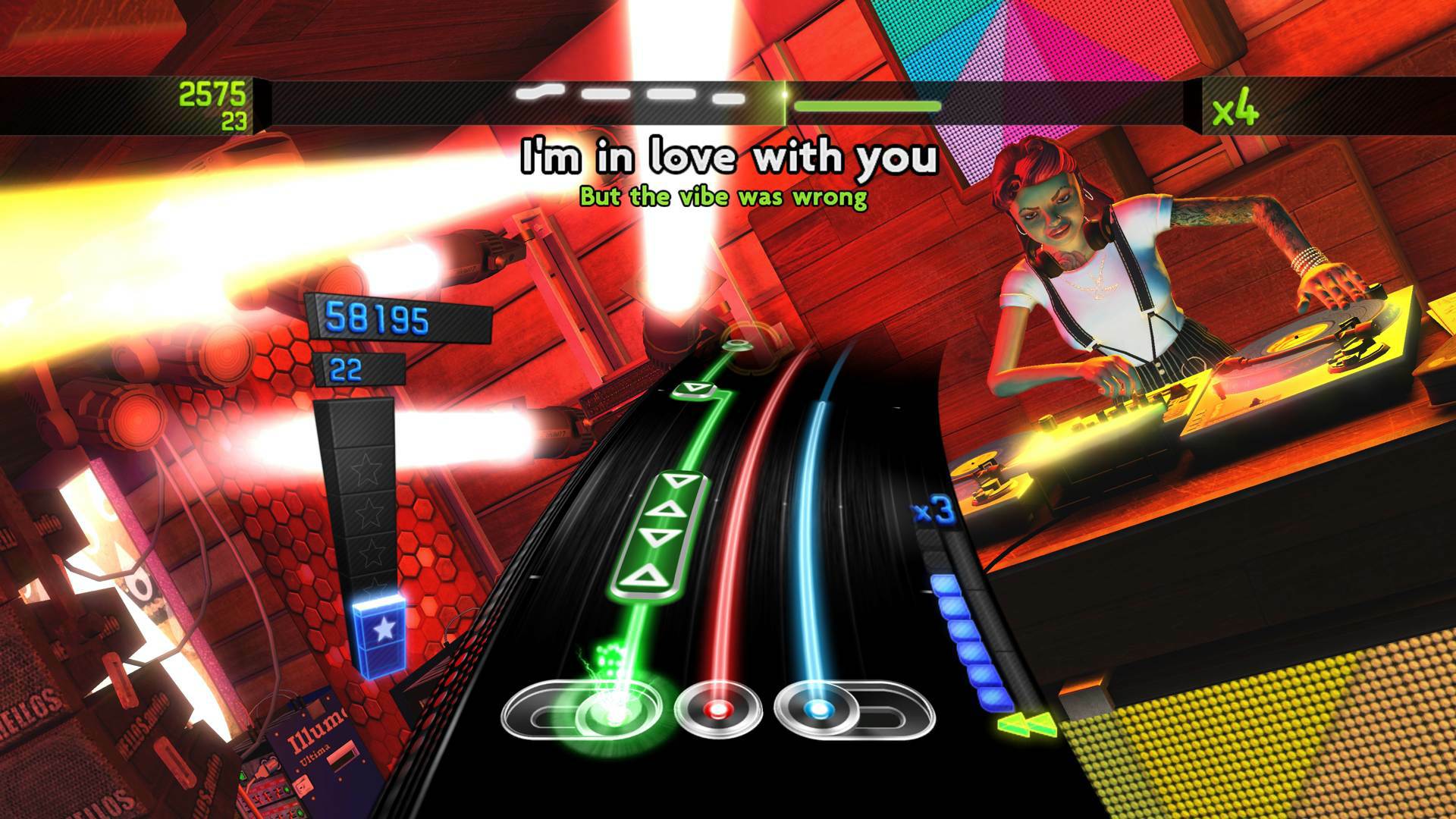The width and height of the screenshot is (1456, 819).
Task: Click the upcoming green arrow tap note
Action: pos(691,390)
